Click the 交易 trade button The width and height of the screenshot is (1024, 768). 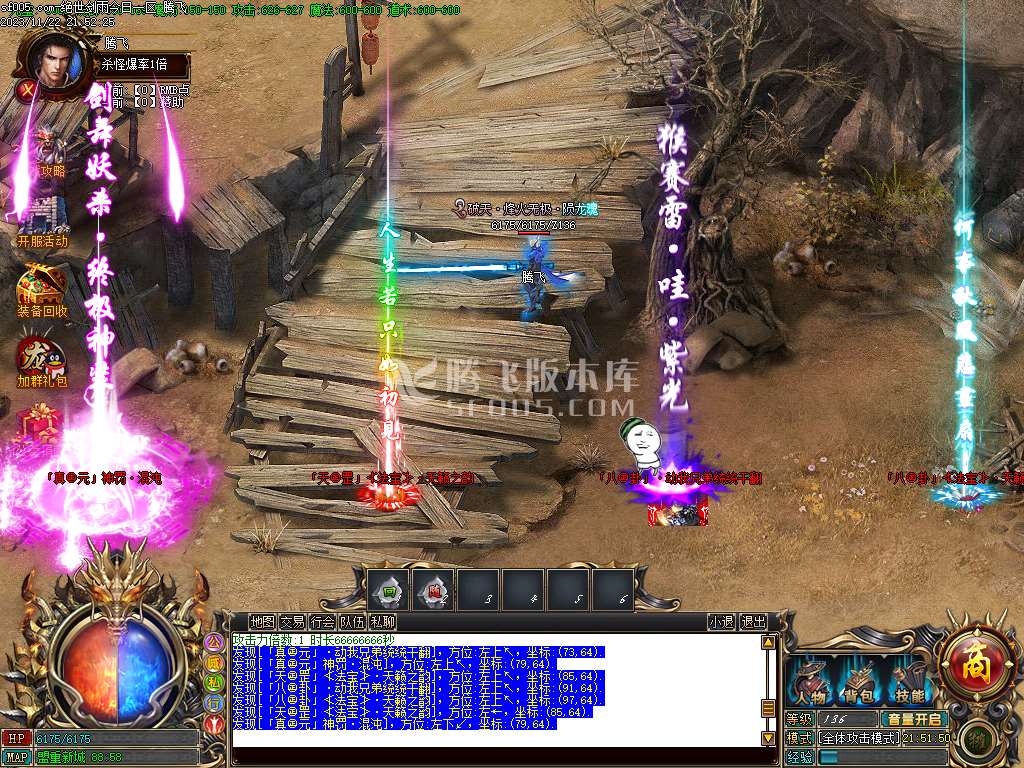pyautogui.click(x=292, y=621)
